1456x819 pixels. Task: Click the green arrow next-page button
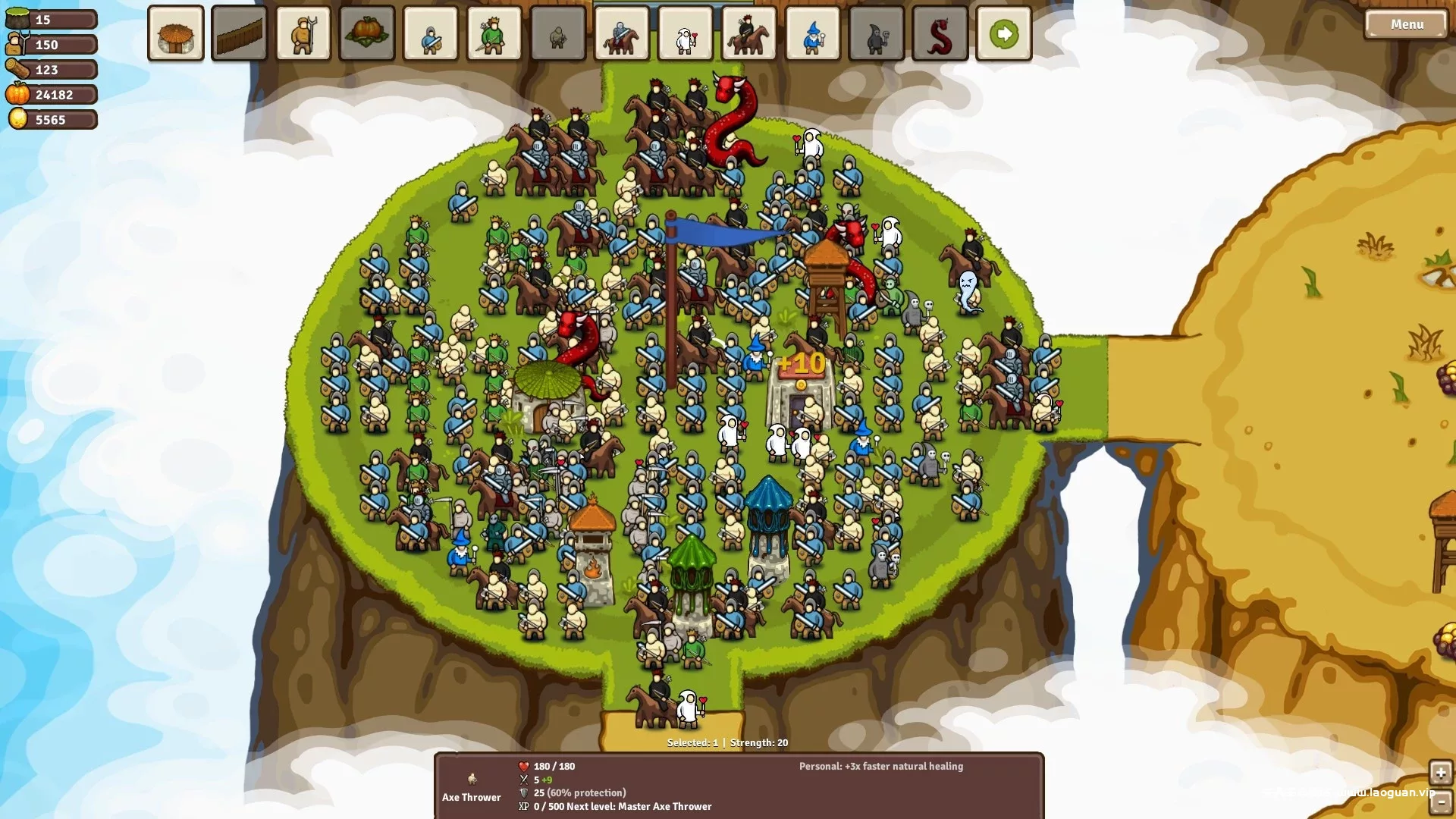[x=1004, y=34]
